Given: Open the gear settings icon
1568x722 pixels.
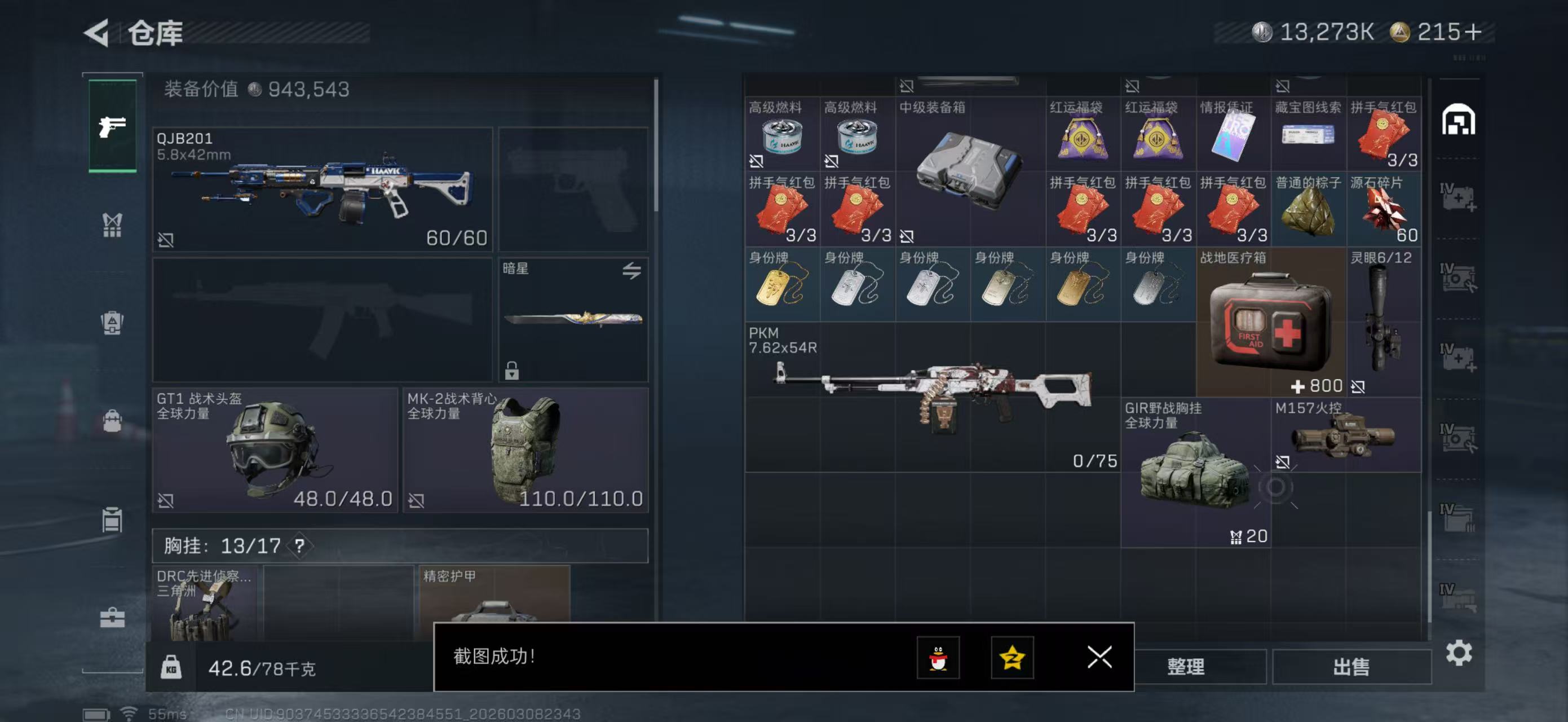Looking at the screenshot, I should [1459, 653].
